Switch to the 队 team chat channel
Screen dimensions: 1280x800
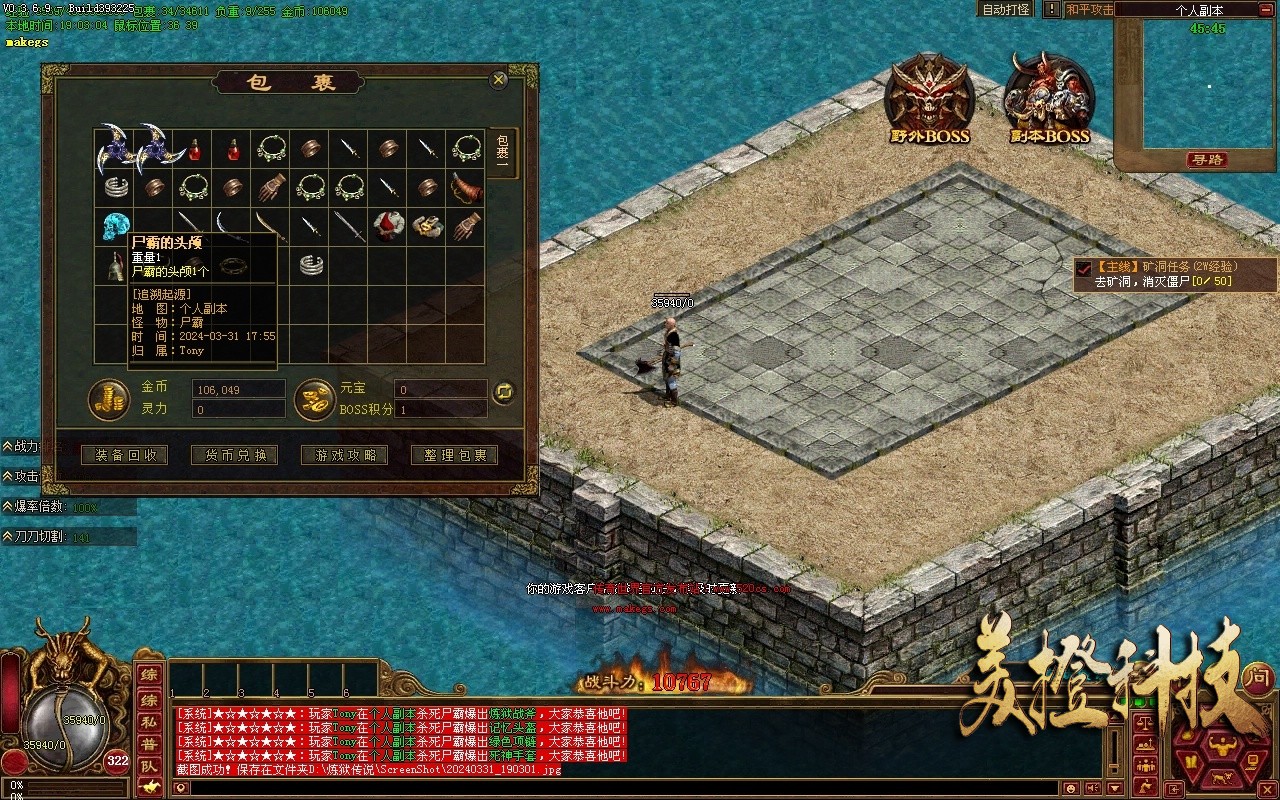point(149,766)
